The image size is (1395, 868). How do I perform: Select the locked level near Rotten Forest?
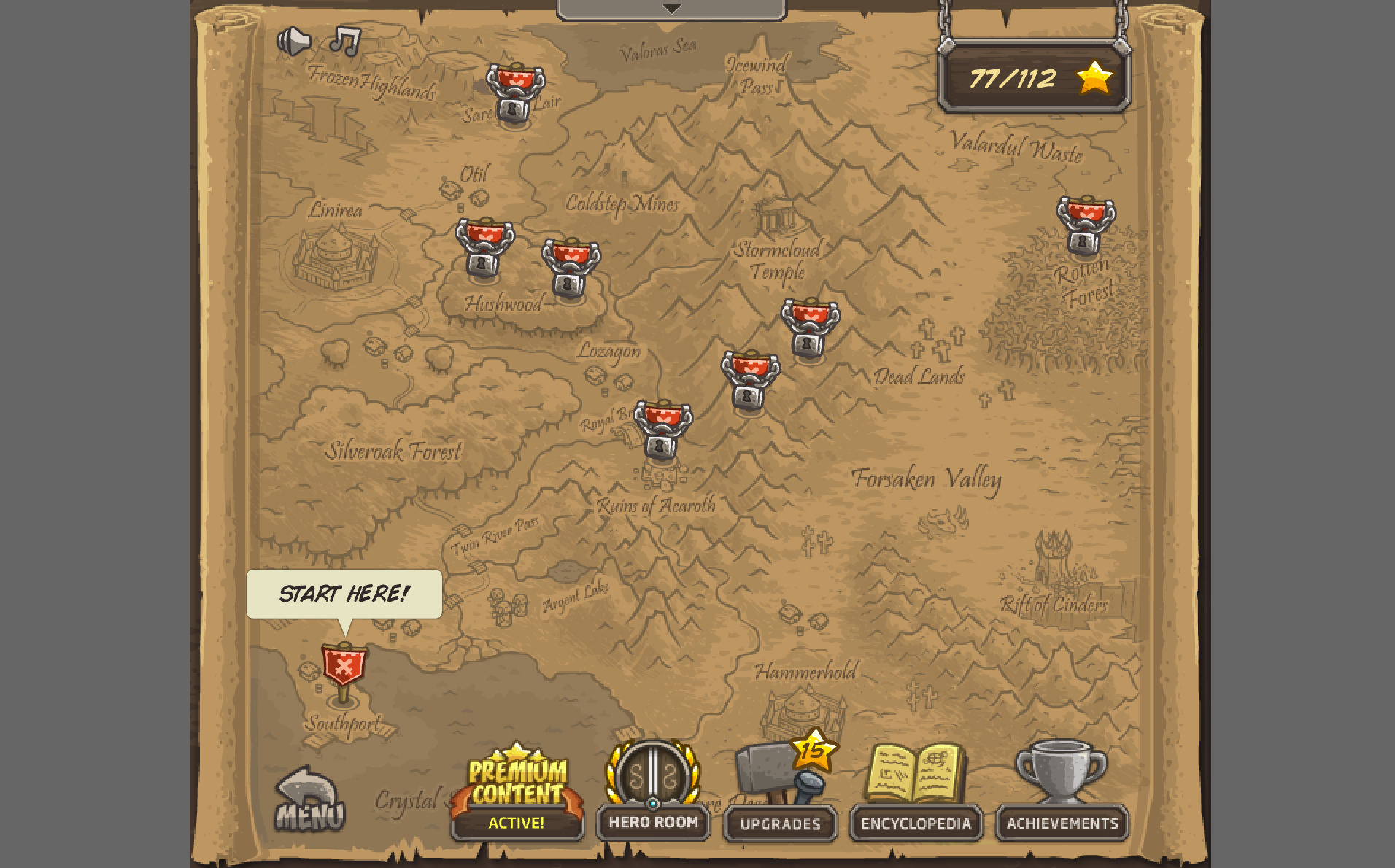(x=1086, y=226)
